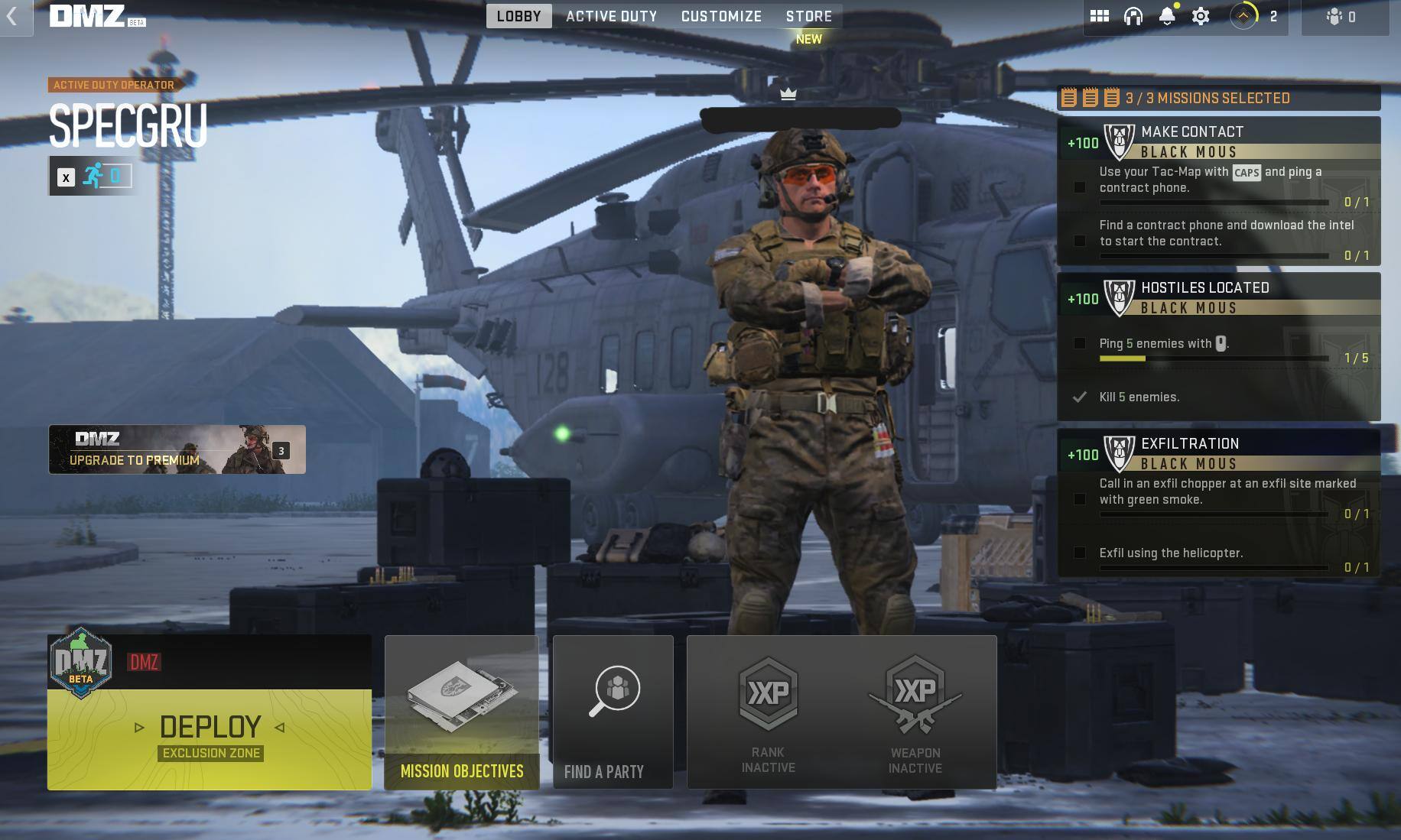
Task: Switch to the Lobby tab
Action: point(518,16)
